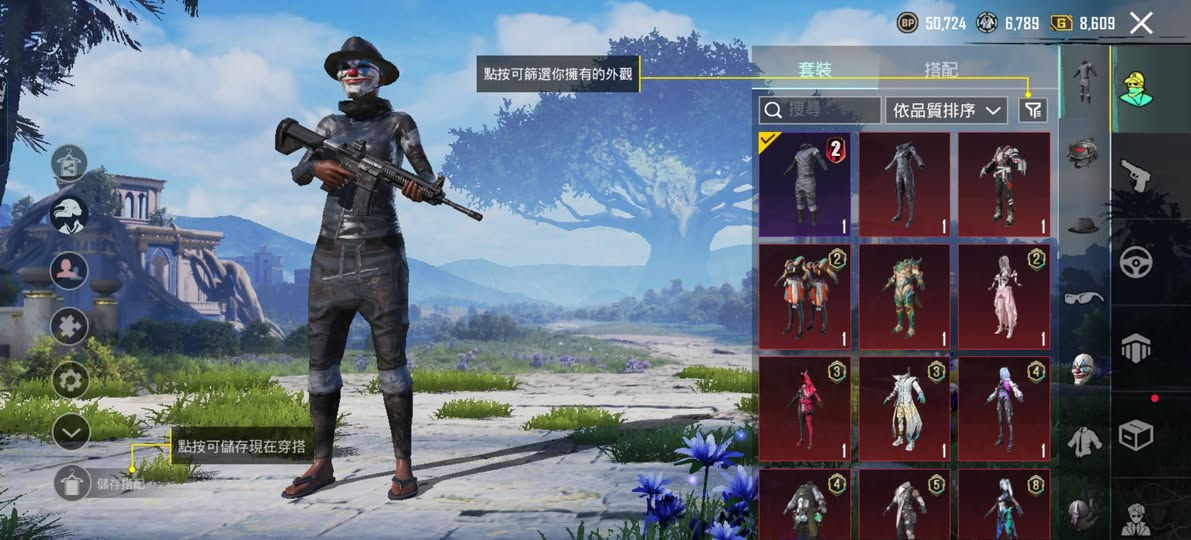Show the hat headwear subcategory

(1083, 226)
